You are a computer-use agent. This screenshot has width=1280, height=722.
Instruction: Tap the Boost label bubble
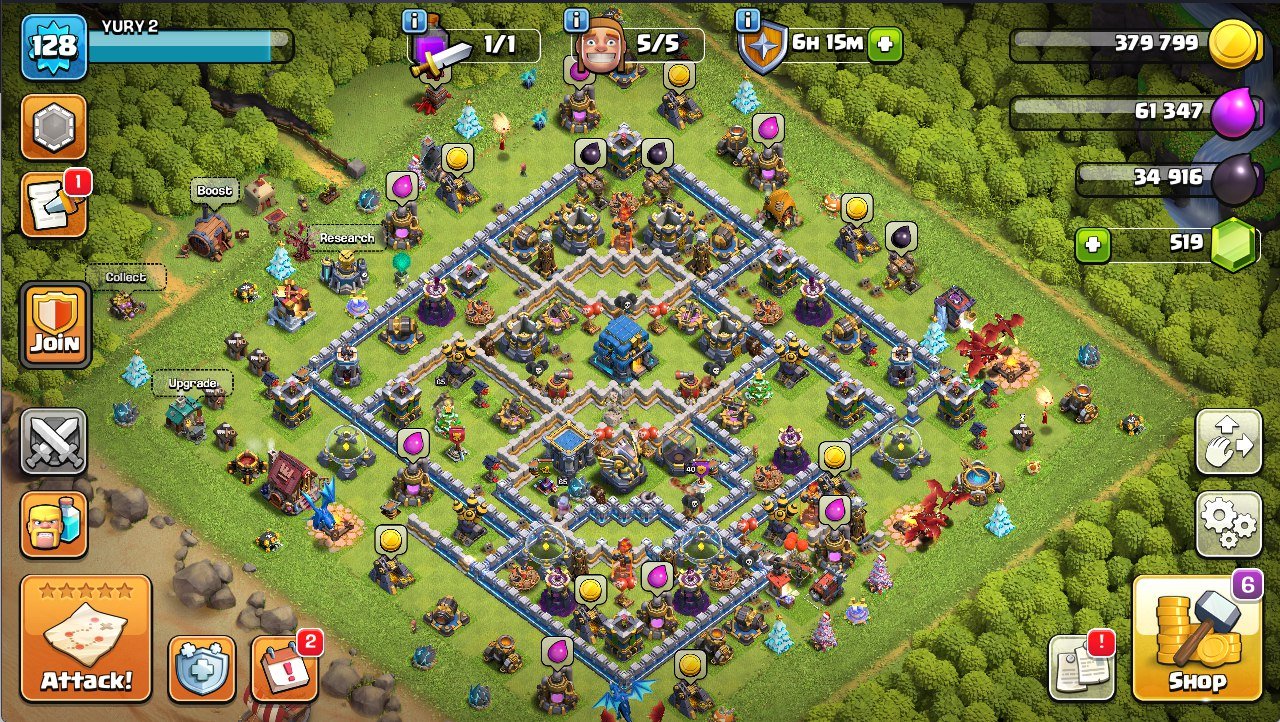(214, 191)
